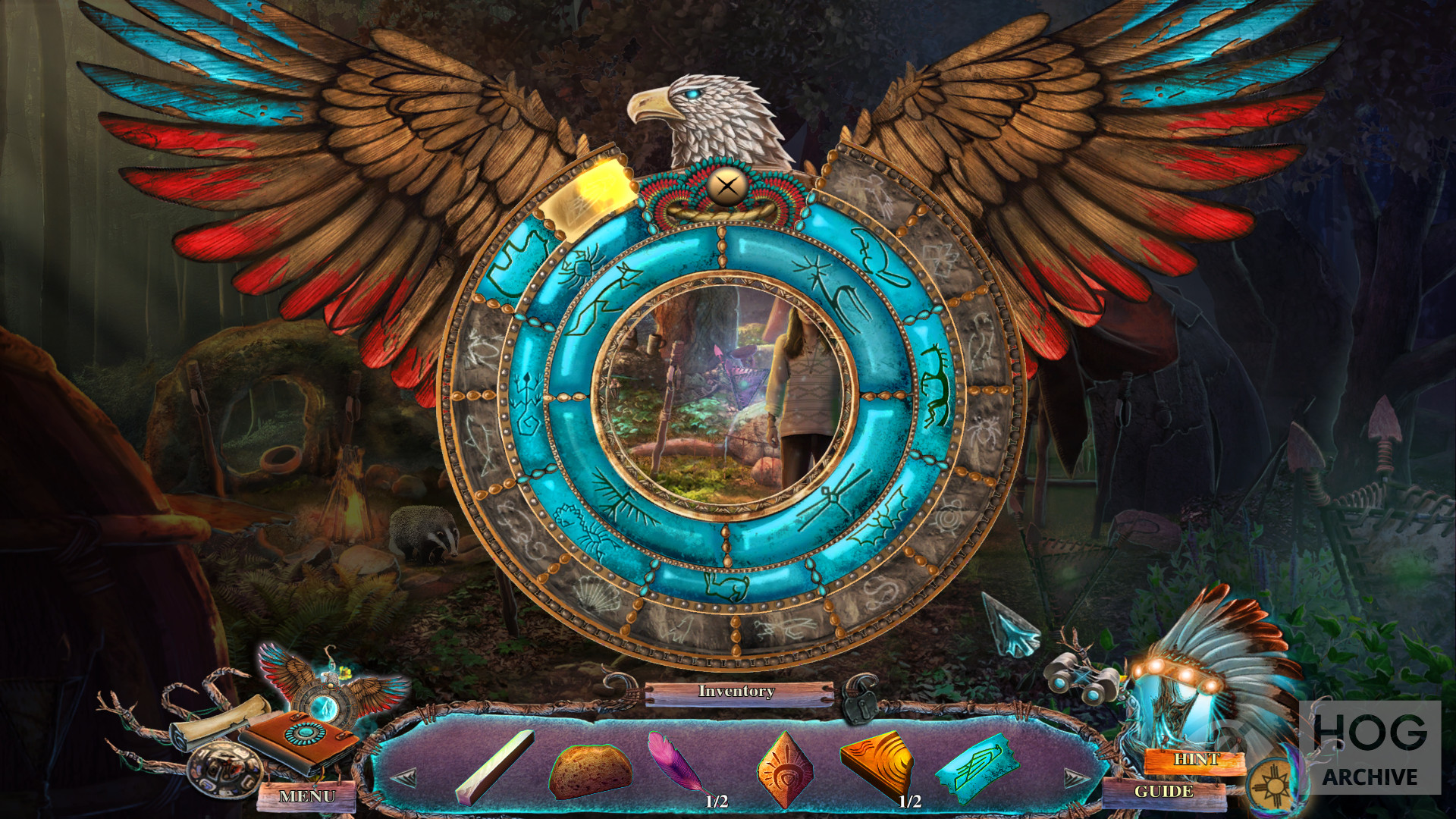Click the silver oval medallion
Image resolution: width=1456 pixels, height=819 pixels.
[224, 769]
